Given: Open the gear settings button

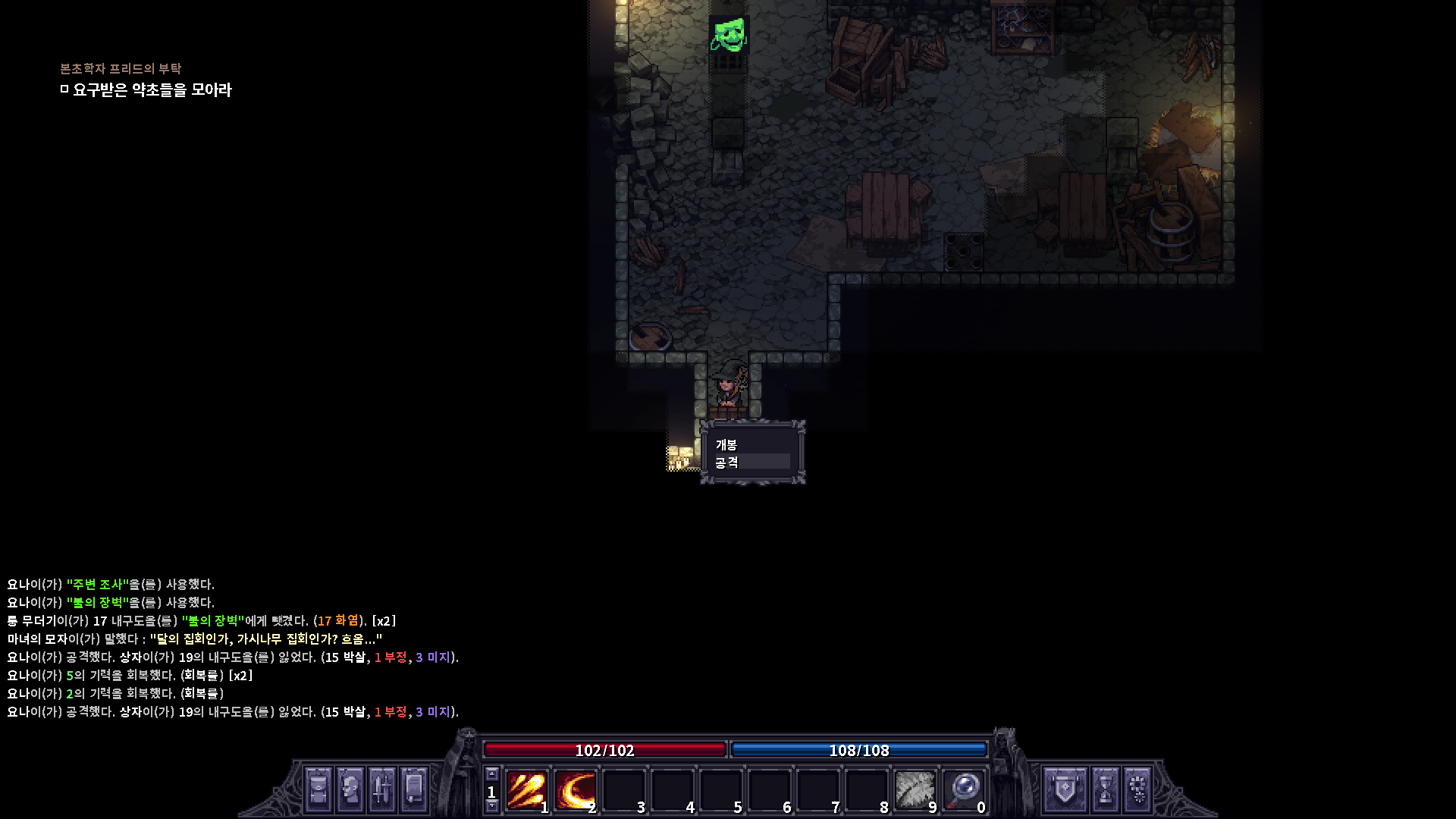Looking at the screenshot, I should pos(1137,789).
